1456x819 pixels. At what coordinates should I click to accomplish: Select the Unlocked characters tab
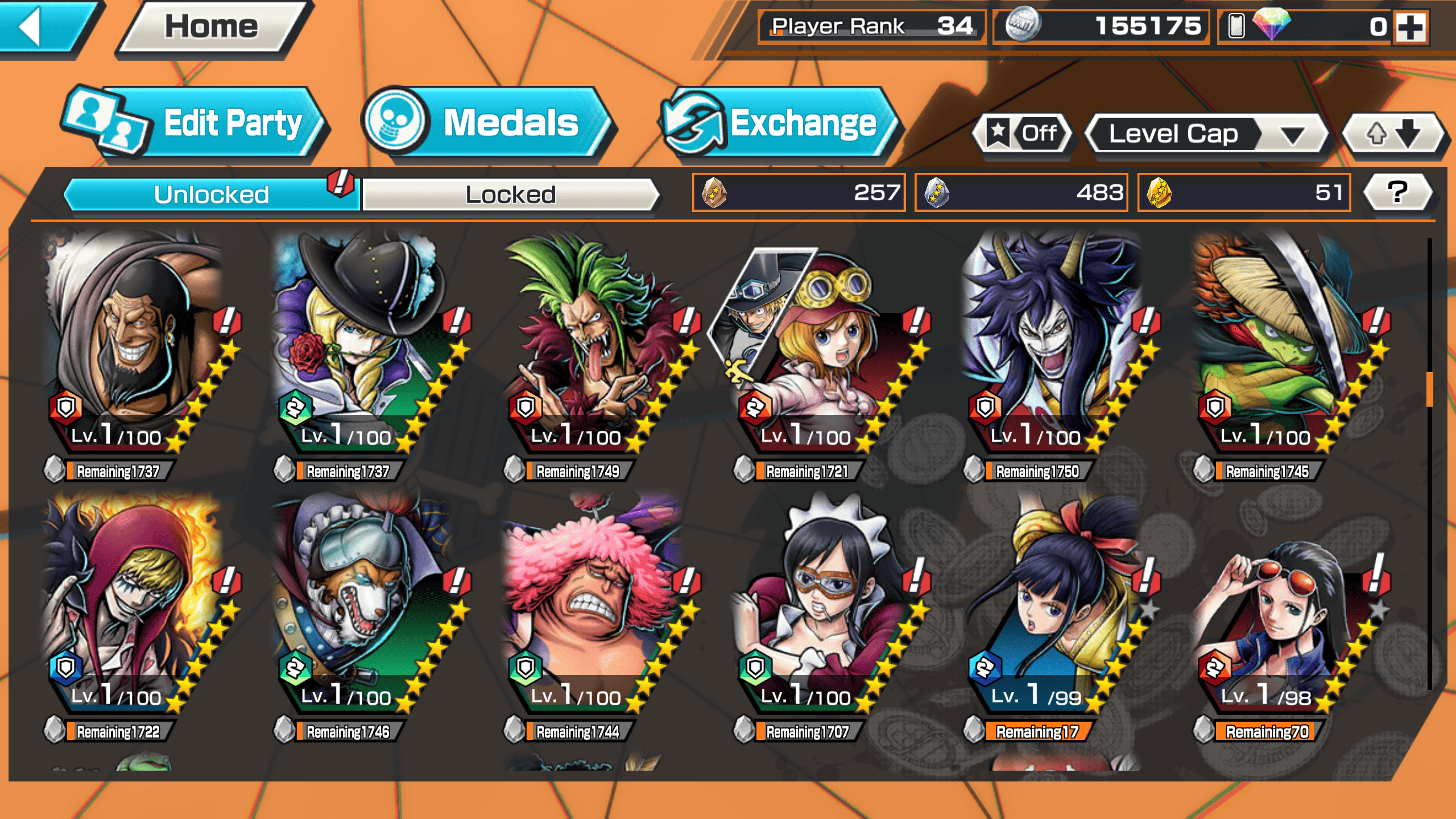coord(212,195)
